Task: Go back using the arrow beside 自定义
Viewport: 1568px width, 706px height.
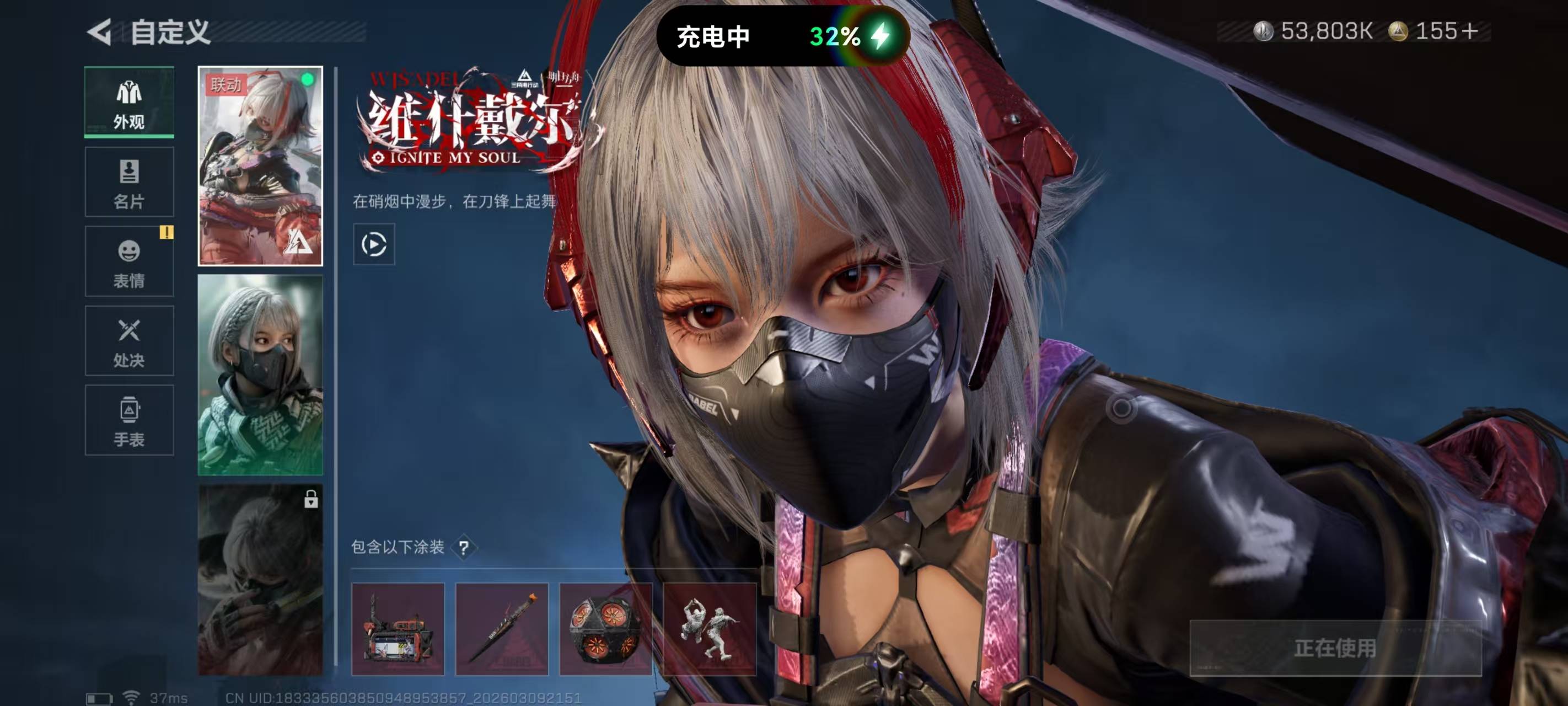Action: 100,31
